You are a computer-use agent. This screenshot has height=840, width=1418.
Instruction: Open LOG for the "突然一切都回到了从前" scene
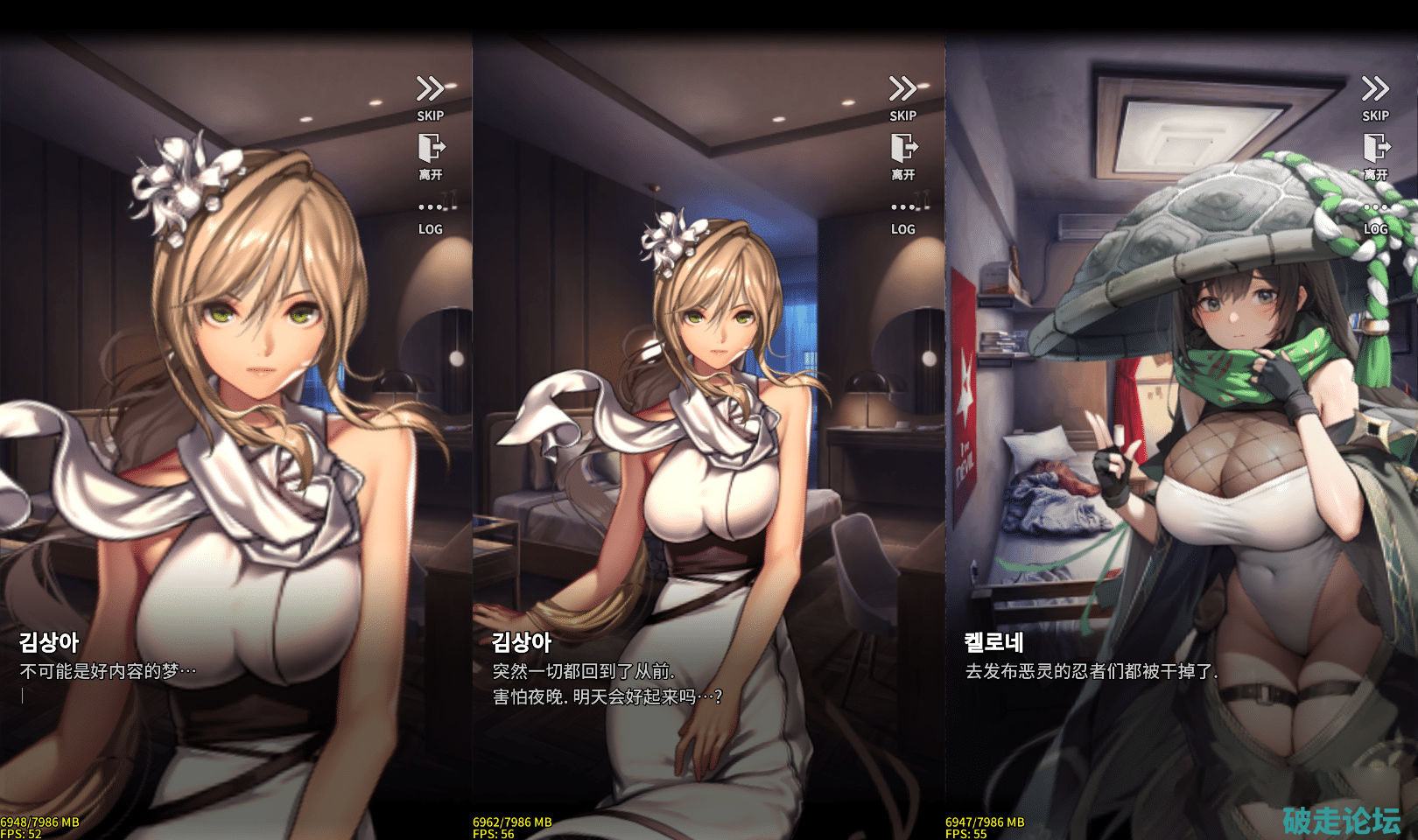[902, 217]
